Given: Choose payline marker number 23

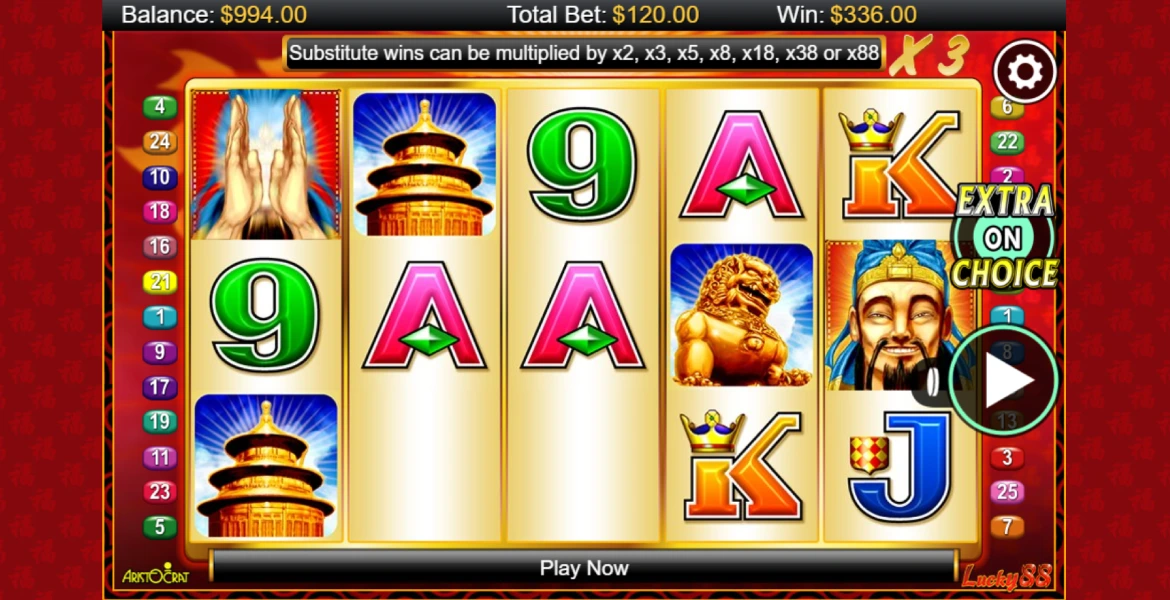Looking at the screenshot, I should 160,492.
